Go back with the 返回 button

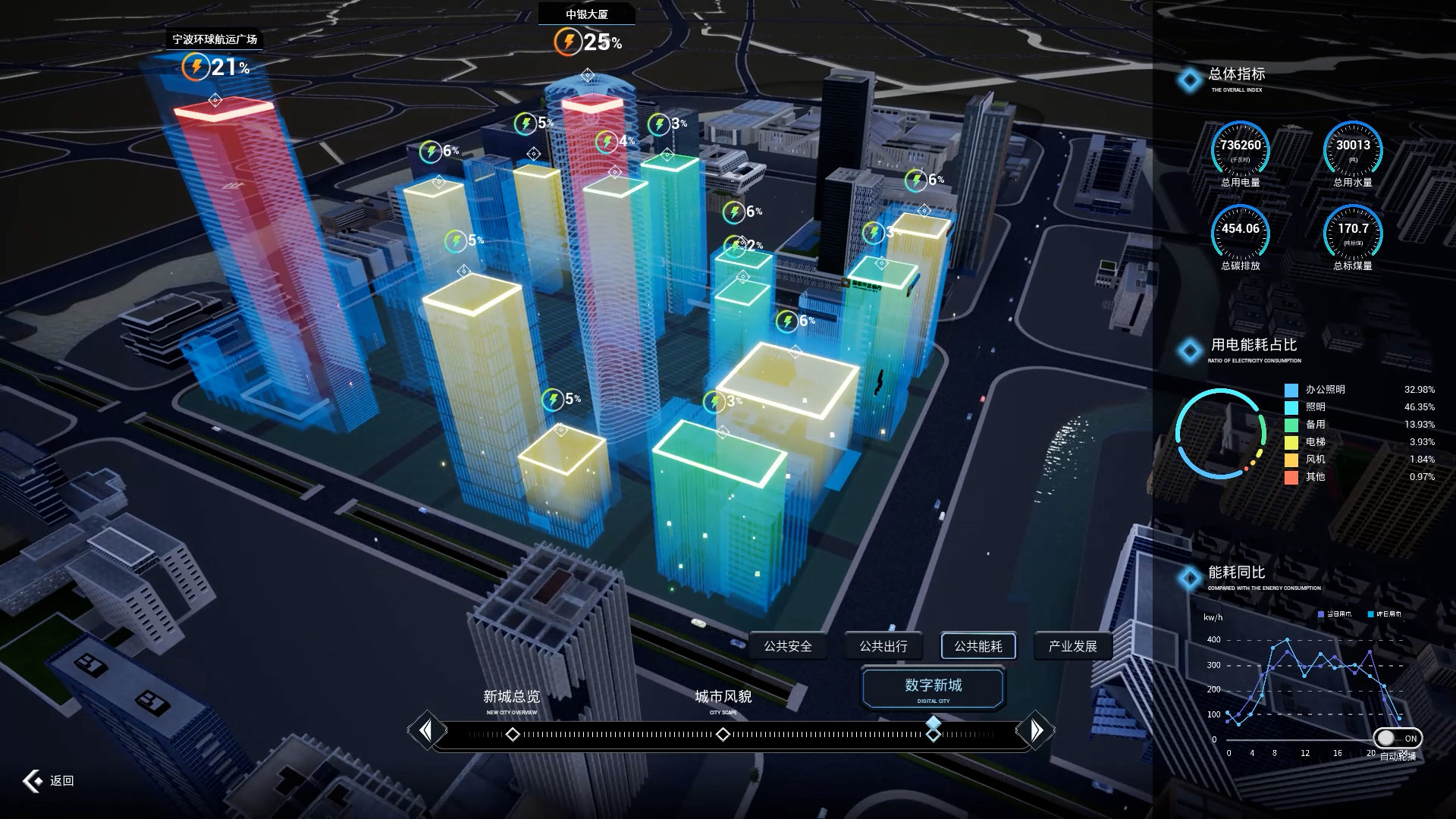[x=49, y=780]
